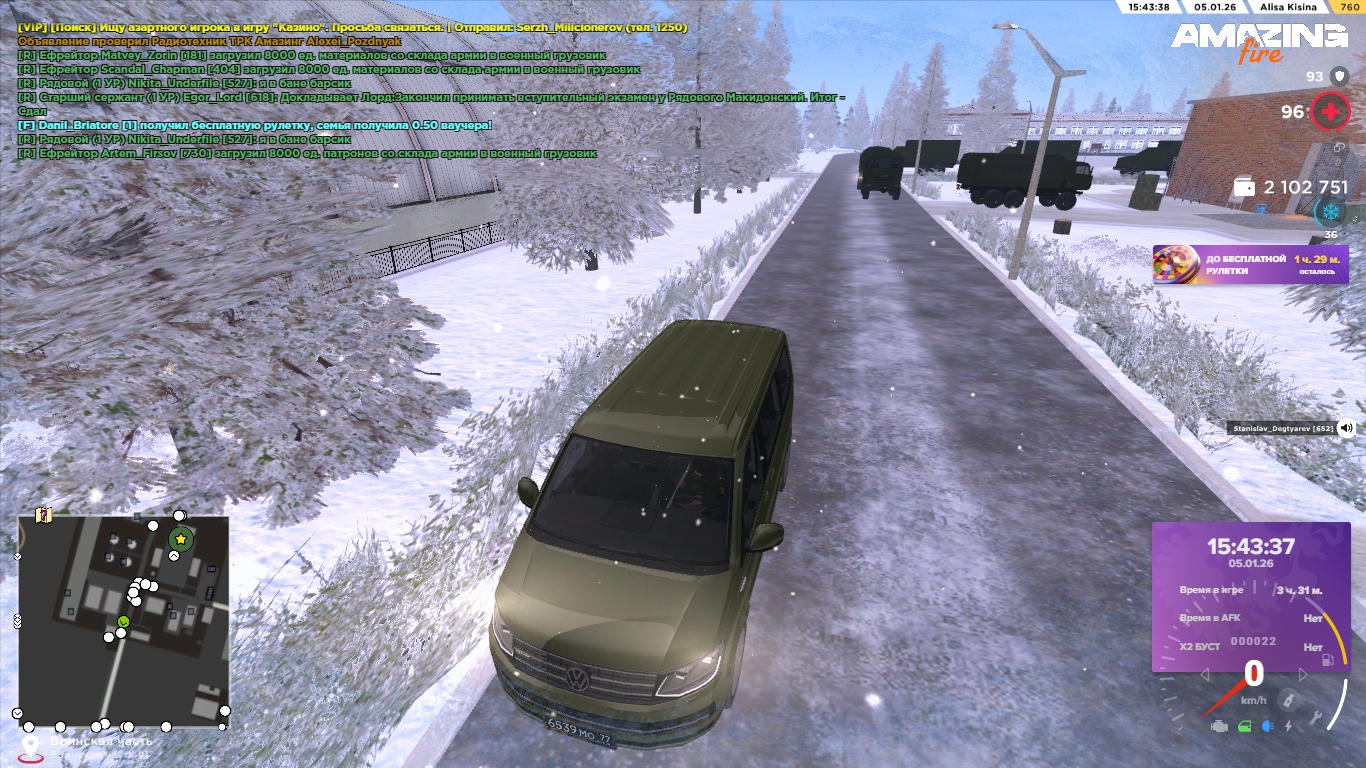Click the Amazing Fire server logo
1366x768 pixels.
pos(1259,42)
